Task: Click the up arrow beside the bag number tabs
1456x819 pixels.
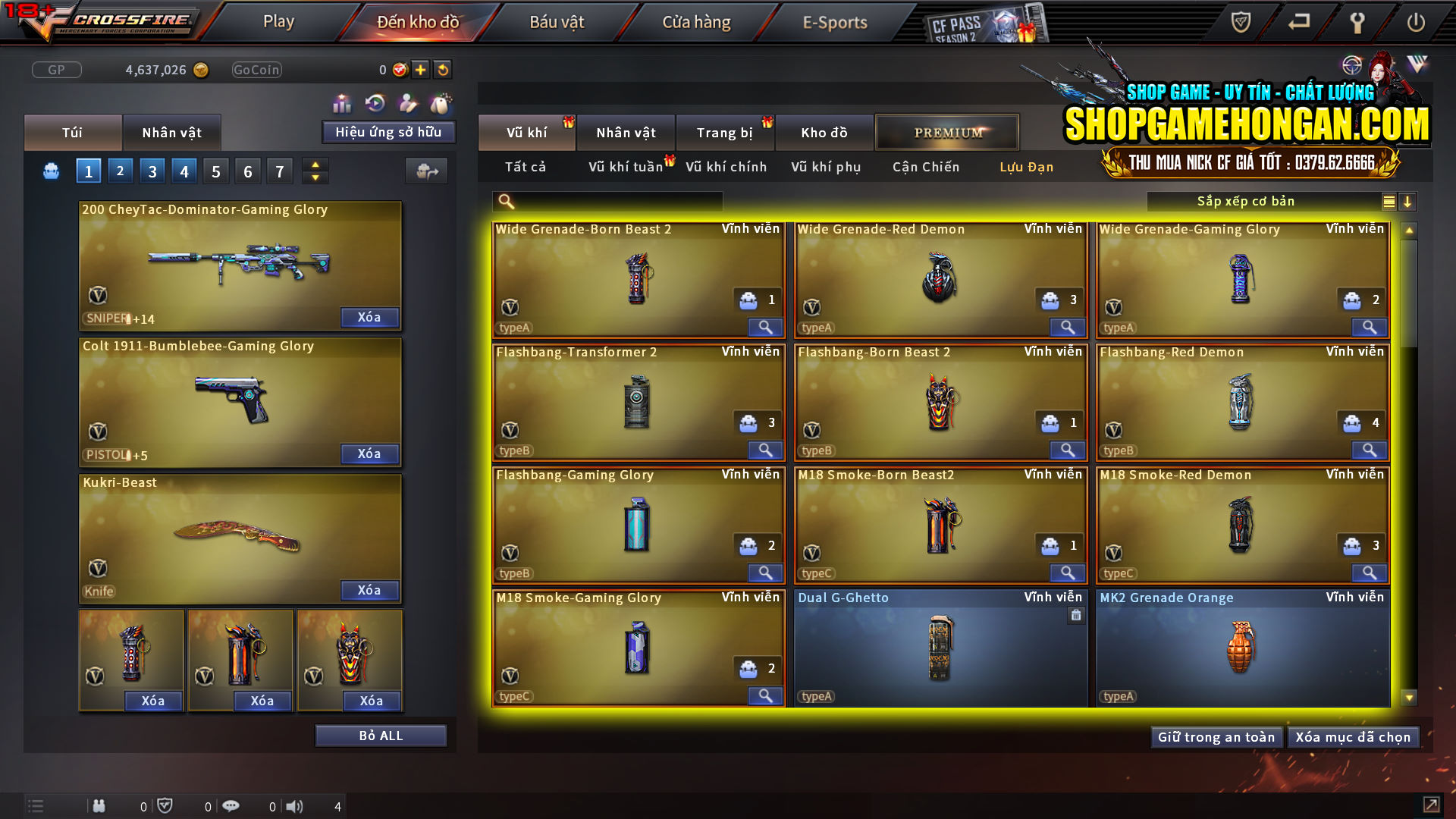Action: click(x=315, y=165)
